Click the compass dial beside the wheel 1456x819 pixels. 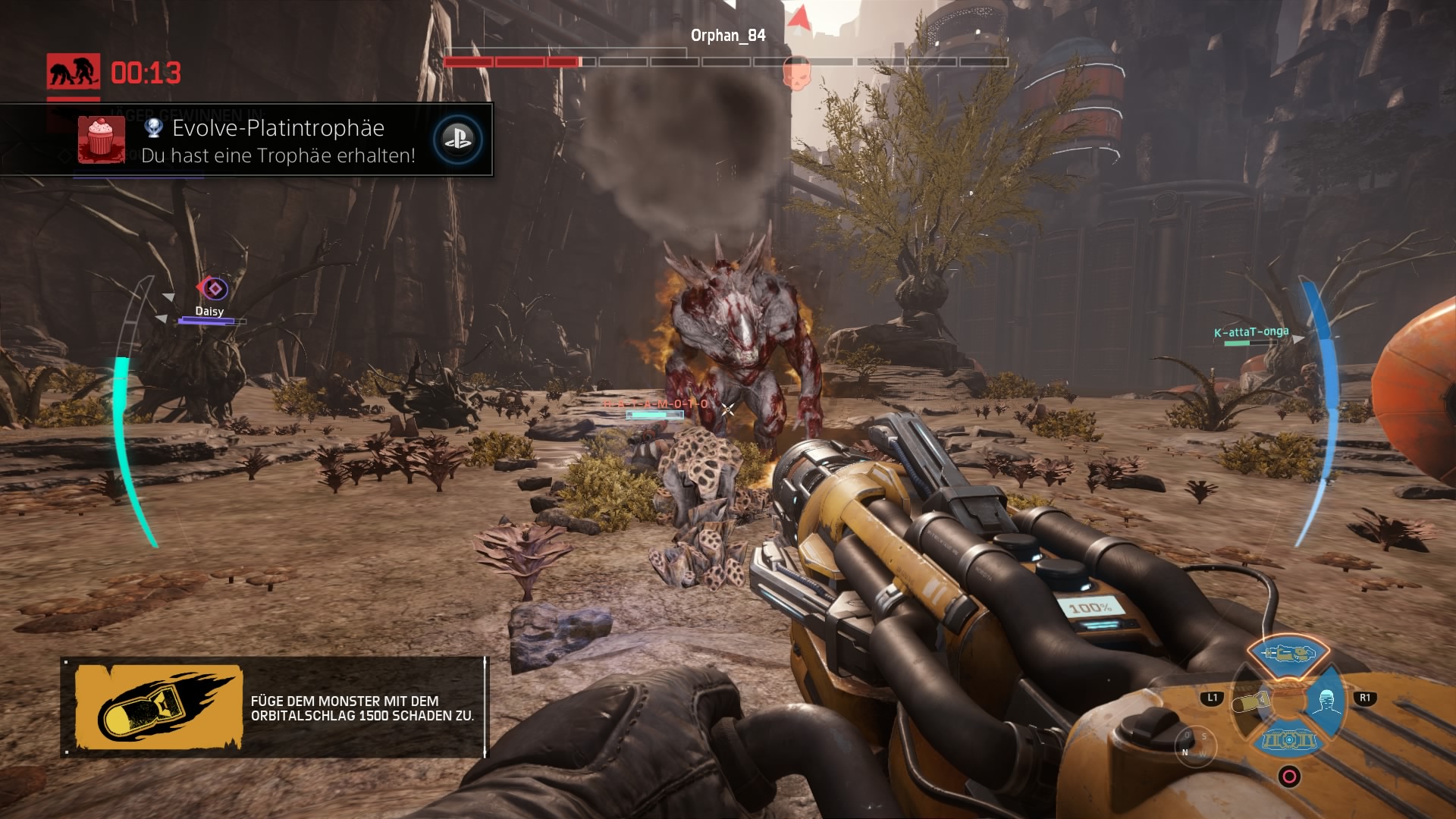coord(1194,745)
